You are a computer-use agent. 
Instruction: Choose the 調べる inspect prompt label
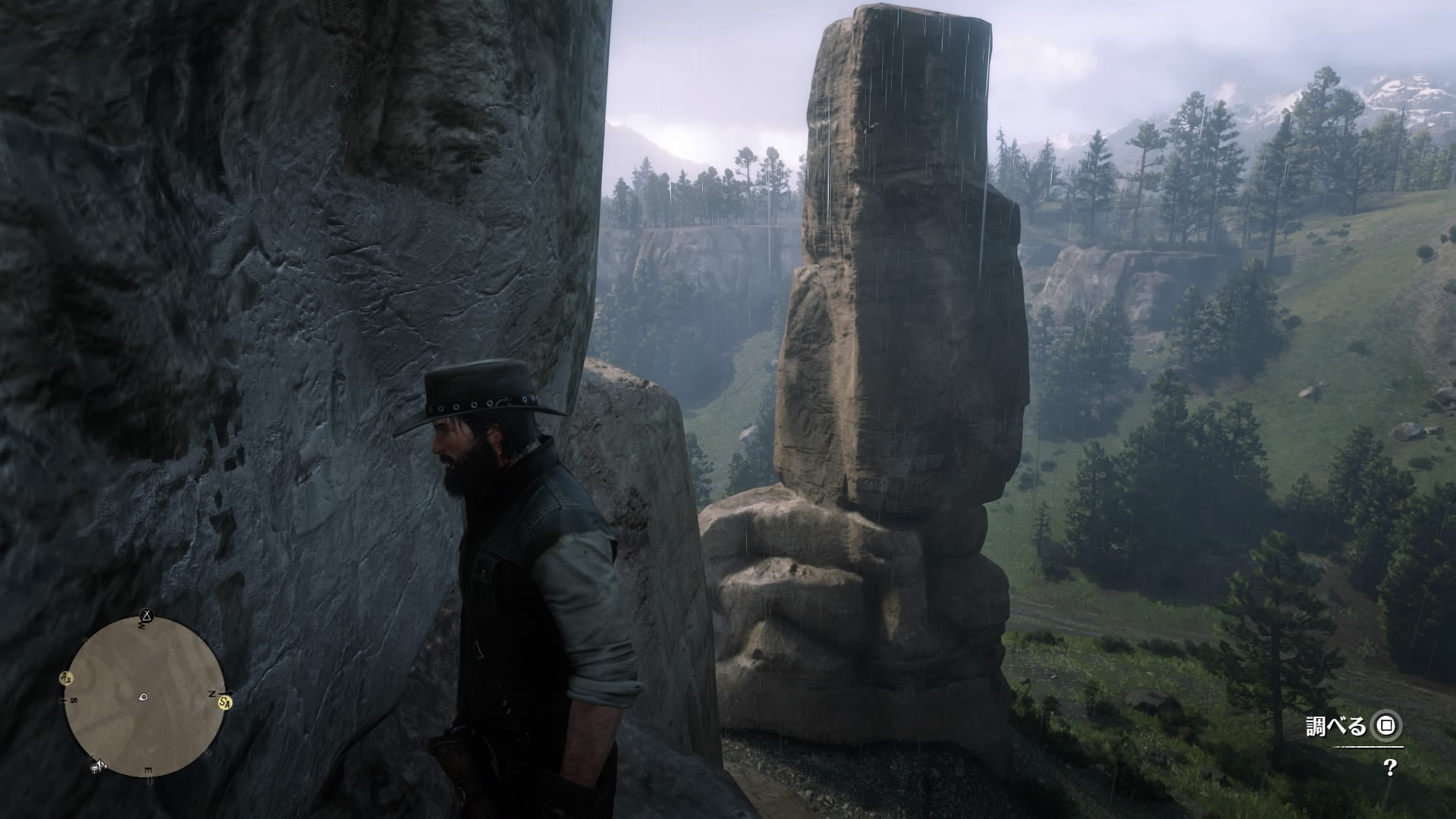(1335, 726)
